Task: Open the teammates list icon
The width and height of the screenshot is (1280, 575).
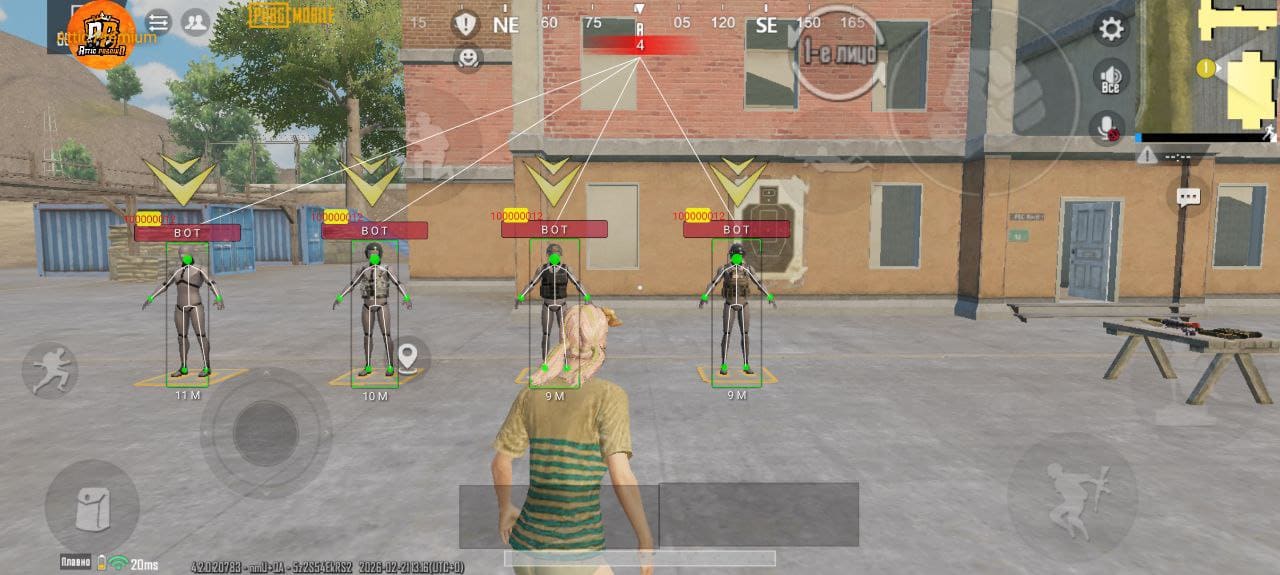Action: pos(195,22)
